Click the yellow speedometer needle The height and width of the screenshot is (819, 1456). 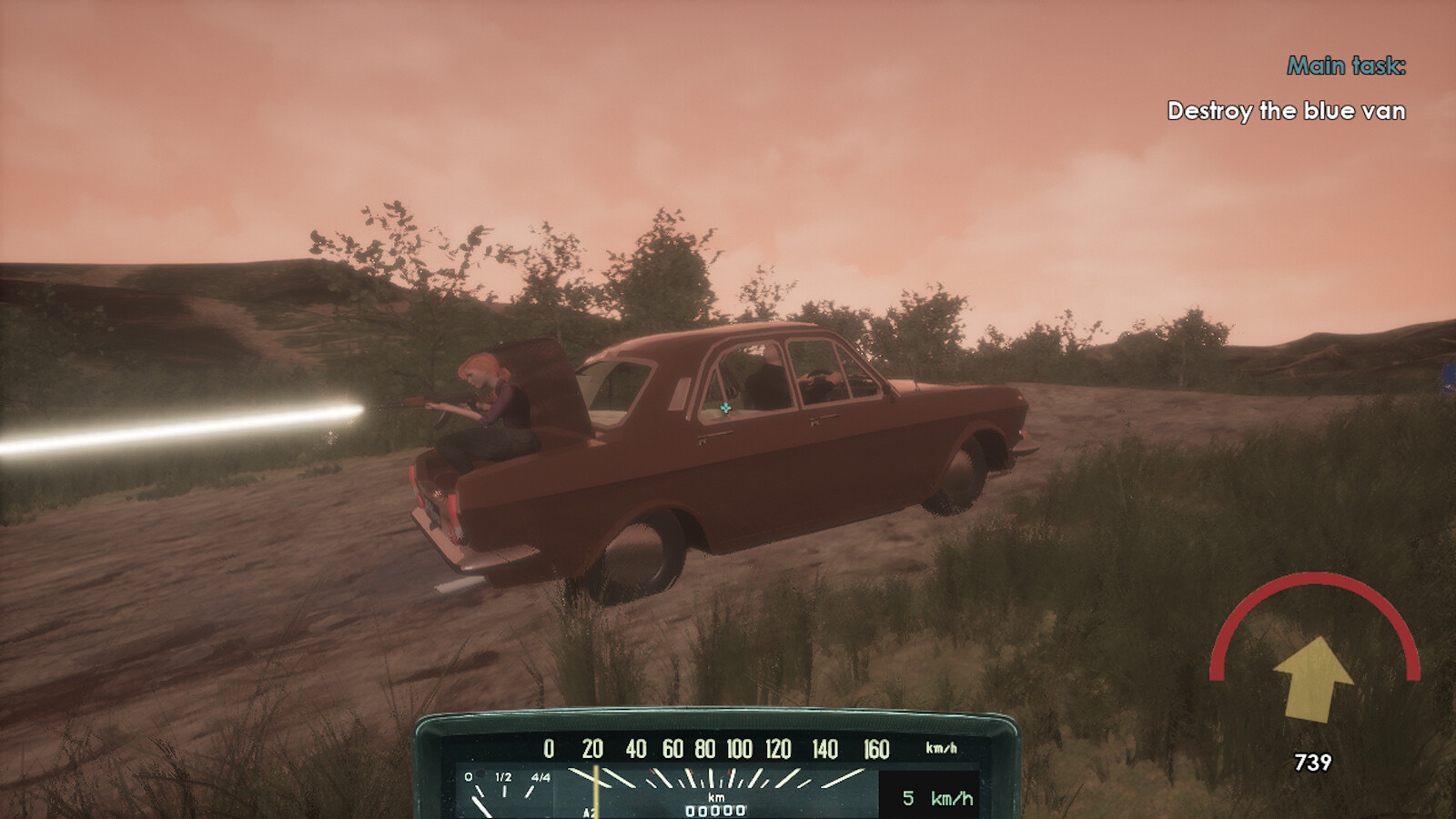point(595,786)
